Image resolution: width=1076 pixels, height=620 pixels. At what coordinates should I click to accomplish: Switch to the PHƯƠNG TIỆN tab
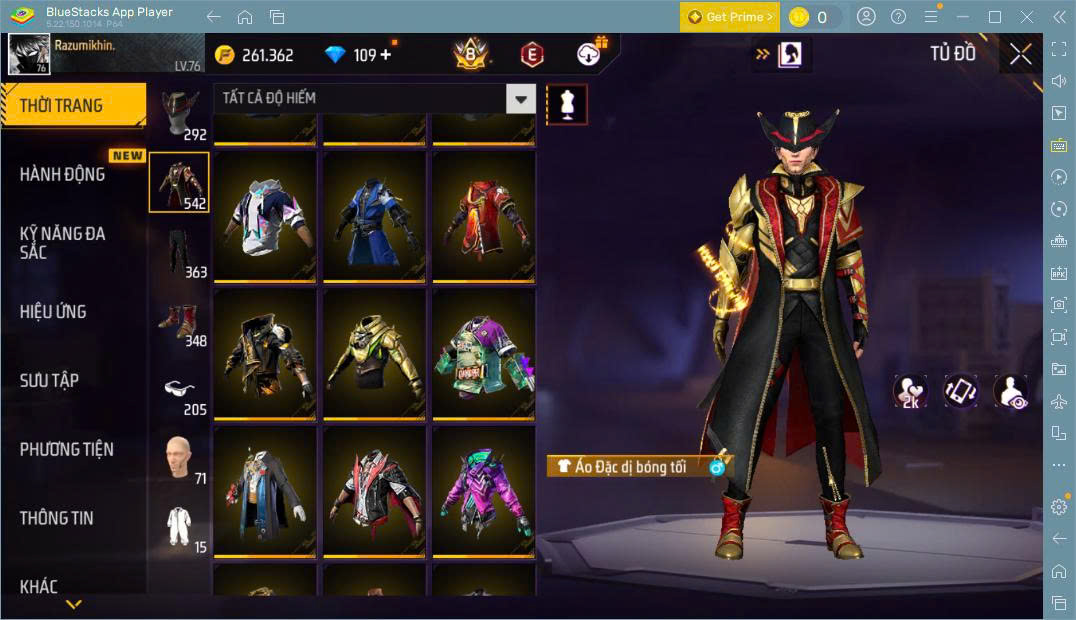tap(66, 449)
